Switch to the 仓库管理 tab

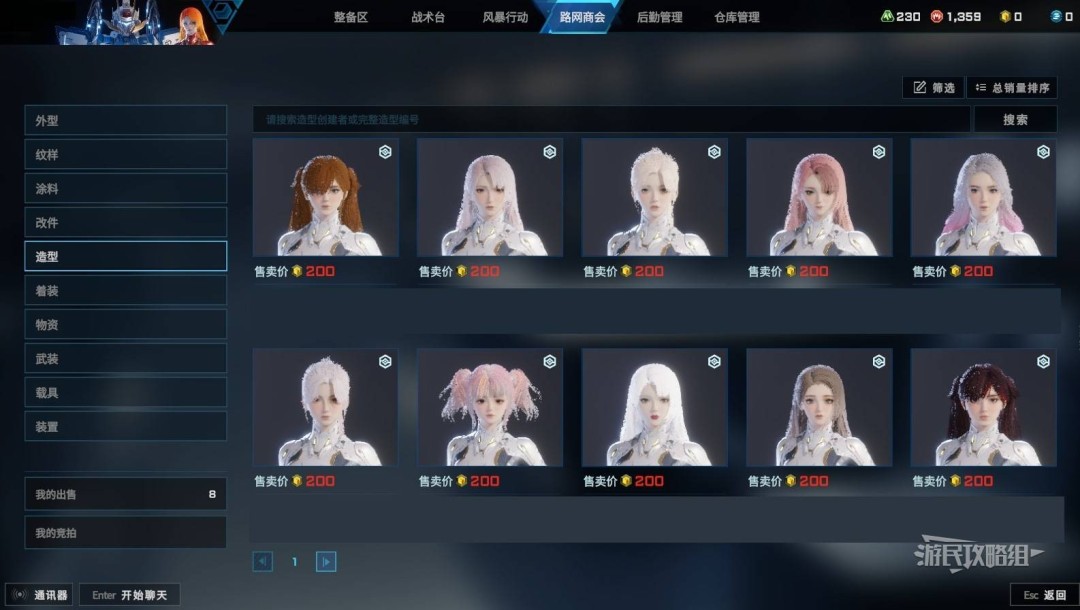(x=737, y=17)
